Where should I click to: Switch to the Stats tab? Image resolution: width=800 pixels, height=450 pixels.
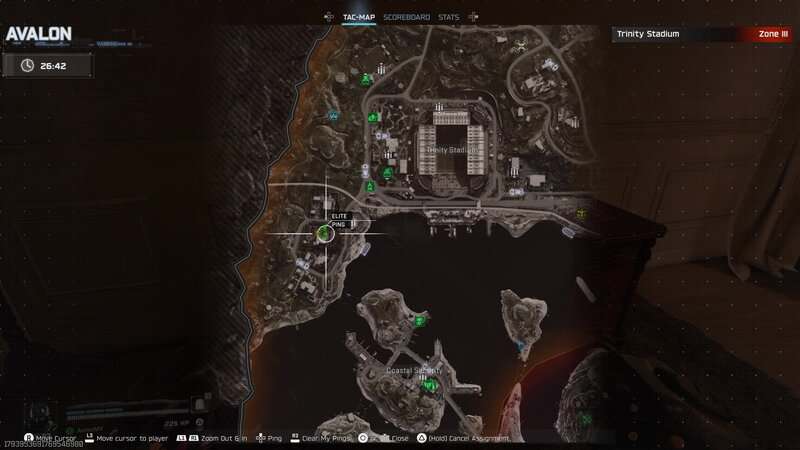click(449, 17)
